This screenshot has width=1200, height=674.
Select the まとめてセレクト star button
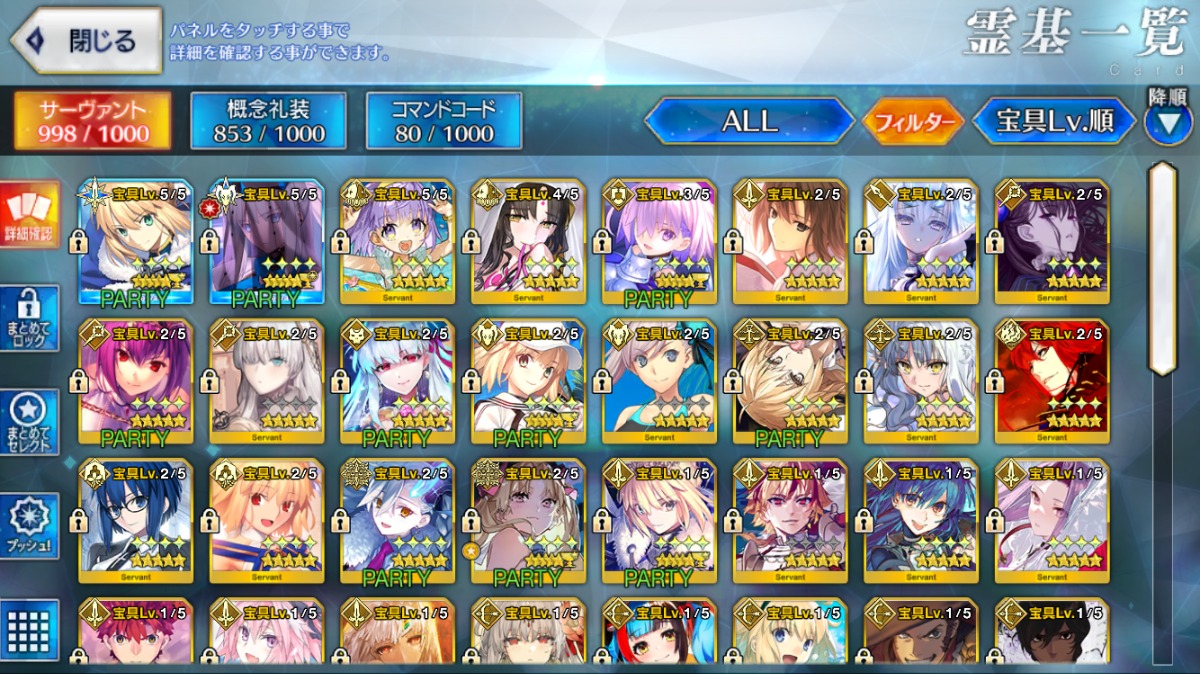click(x=29, y=421)
